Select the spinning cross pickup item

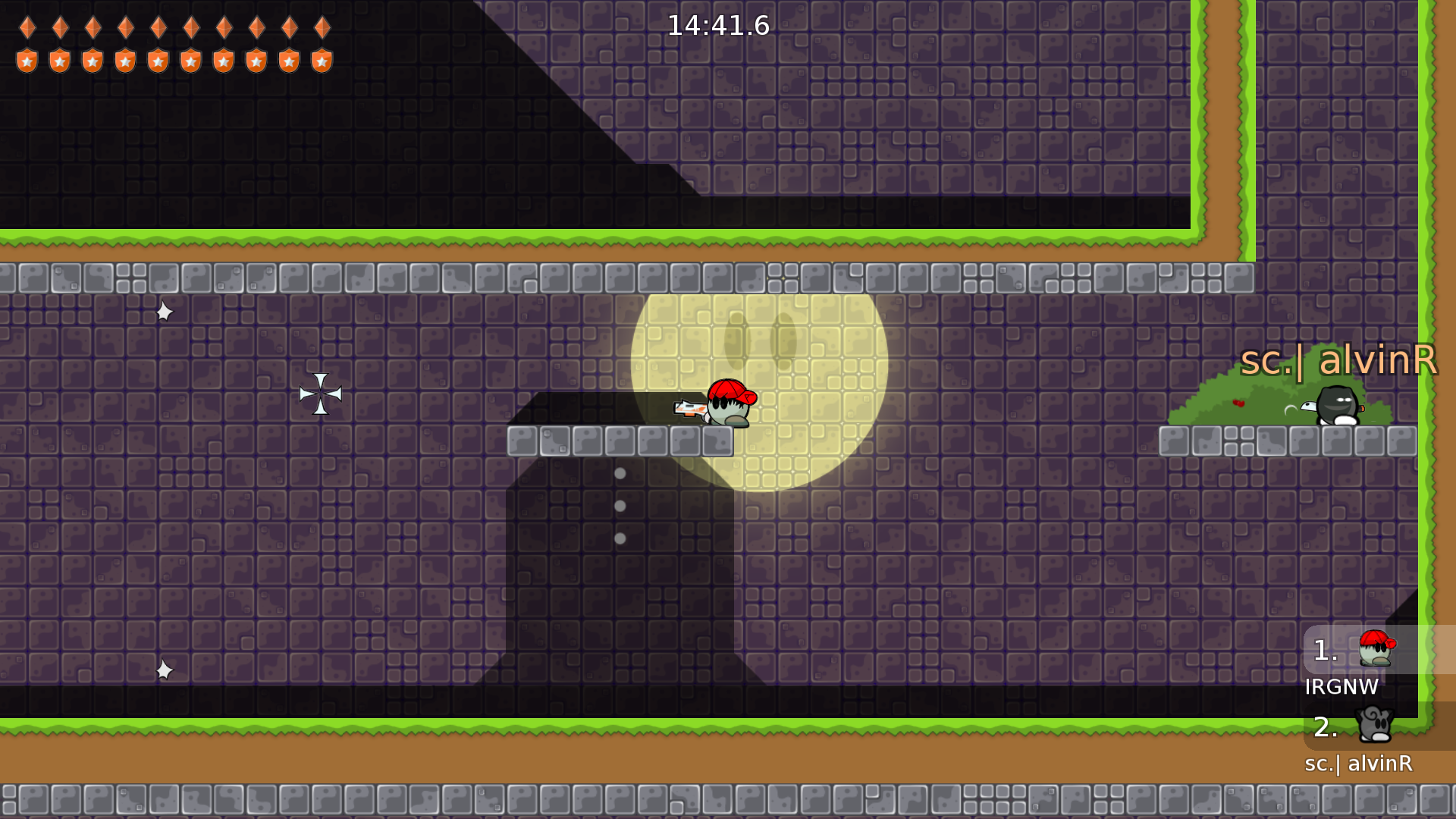322,393
